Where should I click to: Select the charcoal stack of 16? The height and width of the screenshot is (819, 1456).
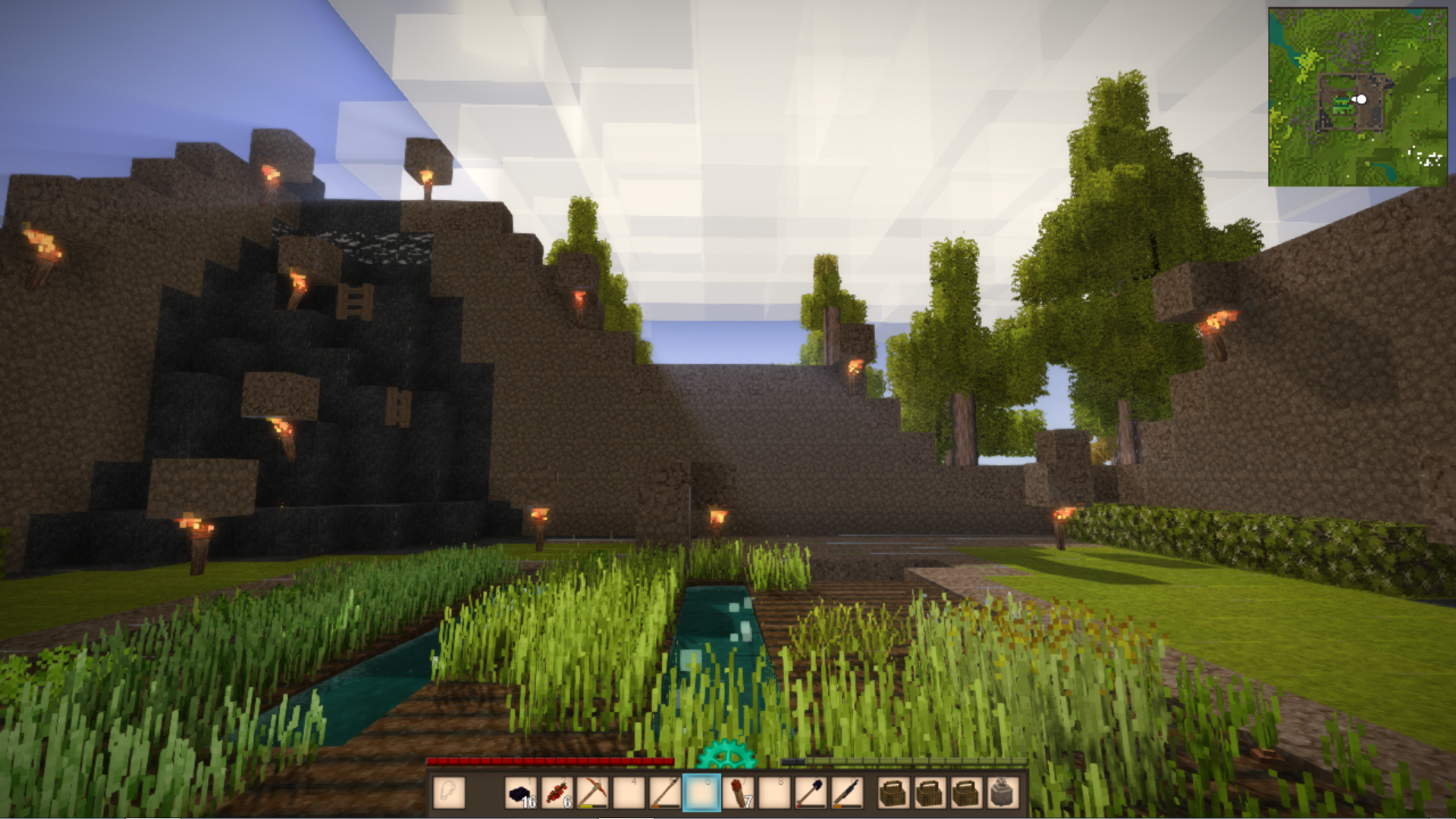pyautogui.click(x=520, y=793)
